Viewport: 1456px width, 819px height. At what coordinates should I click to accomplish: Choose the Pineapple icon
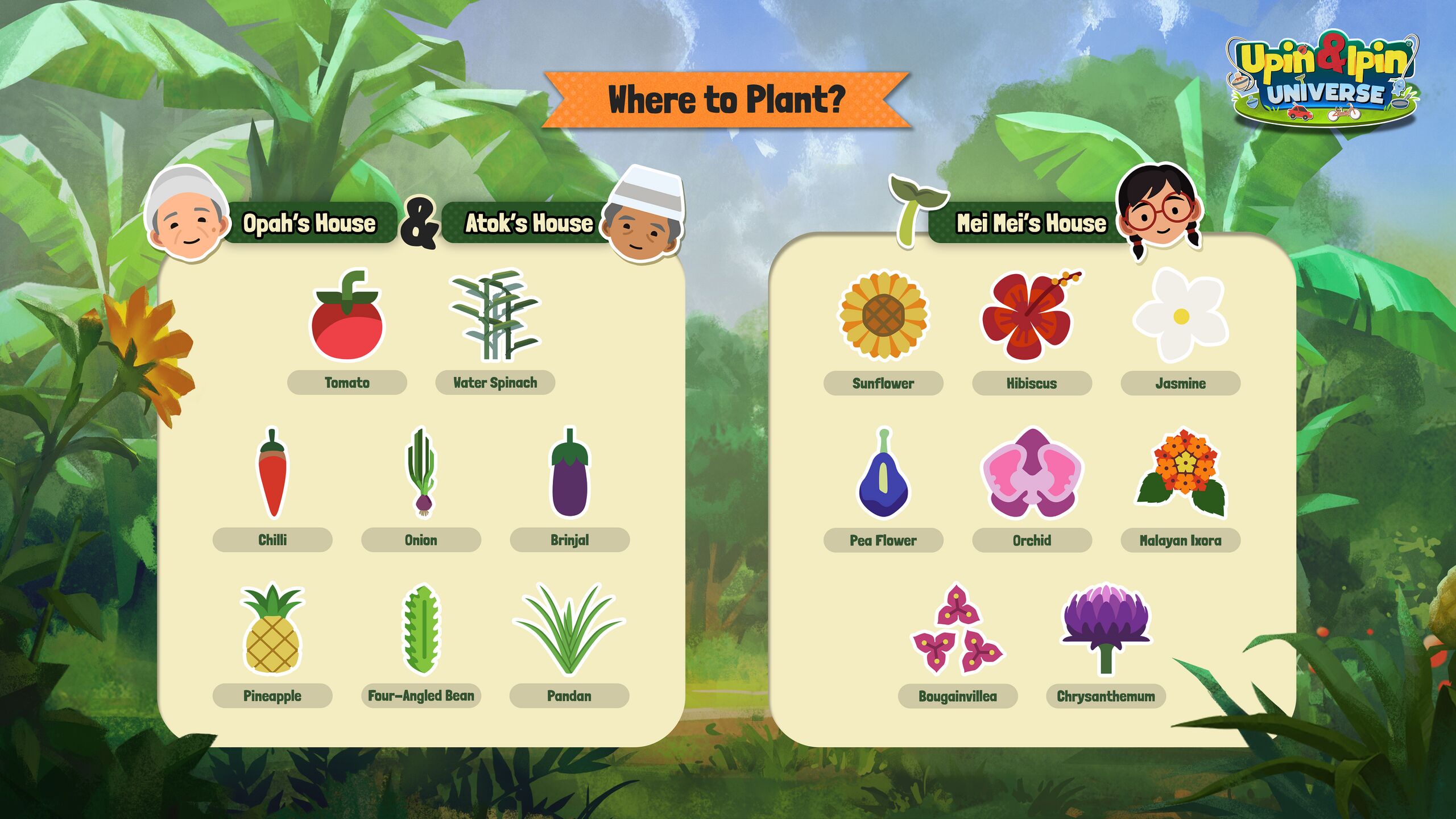tap(272, 629)
